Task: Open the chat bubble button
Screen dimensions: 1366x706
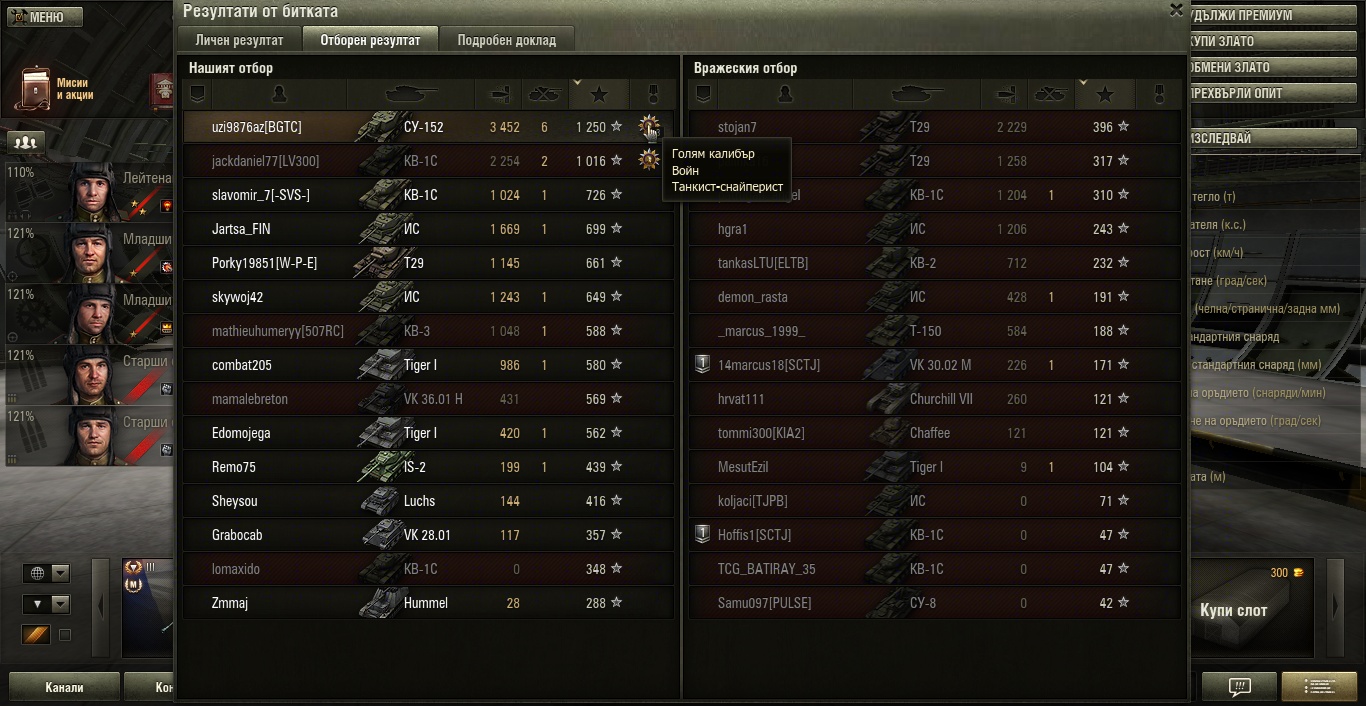Action: pos(1239,687)
